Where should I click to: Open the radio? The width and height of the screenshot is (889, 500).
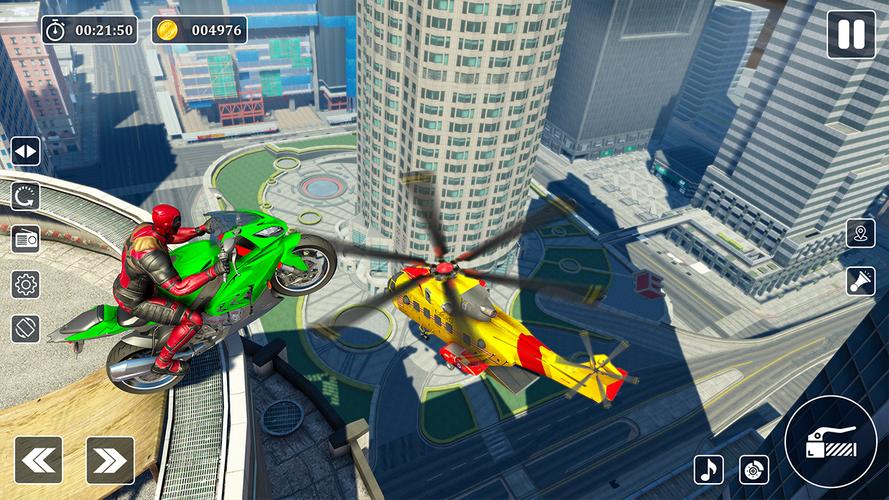tap(26, 240)
